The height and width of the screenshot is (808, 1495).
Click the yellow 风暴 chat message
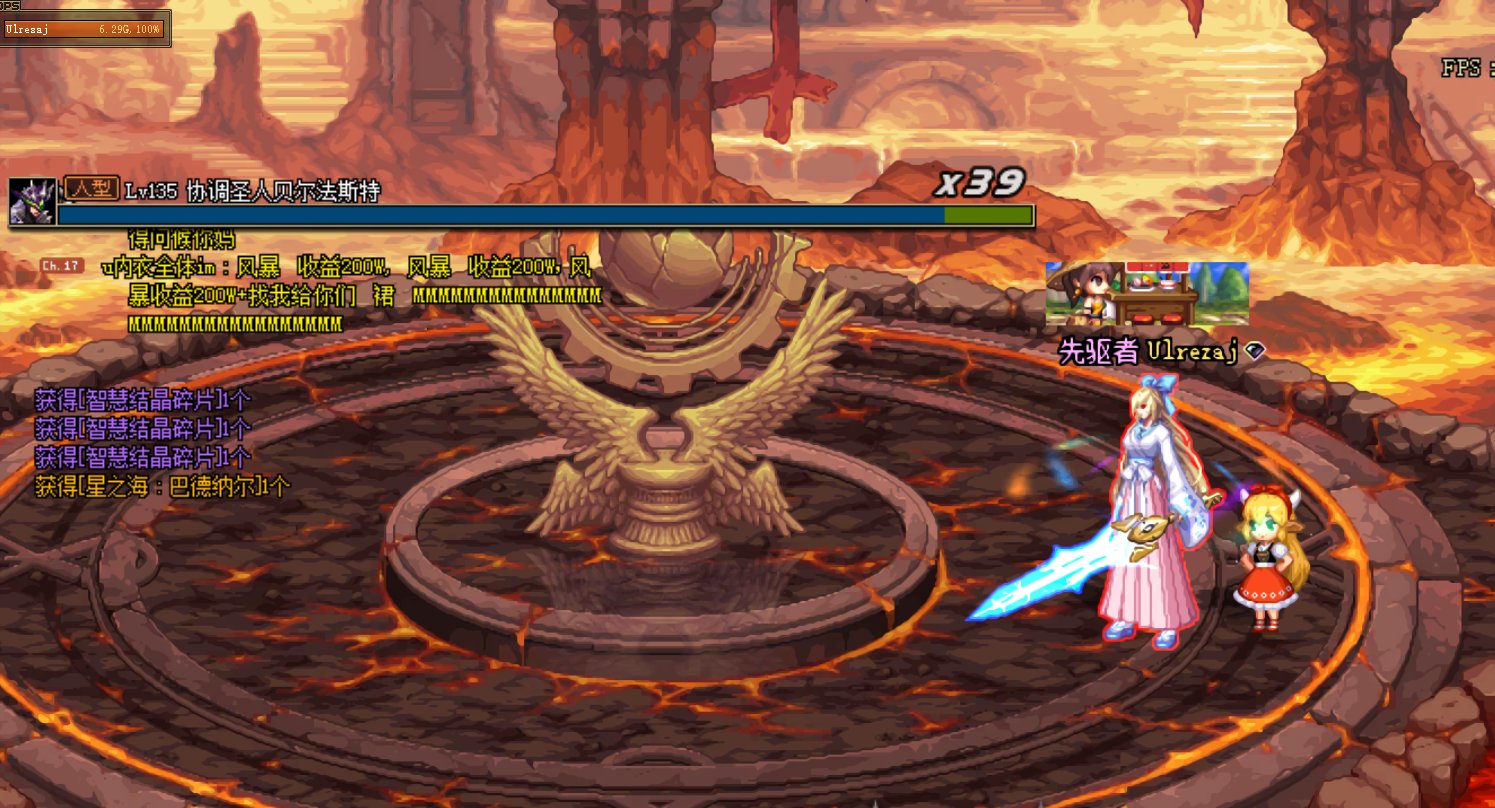(x=350, y=295)
